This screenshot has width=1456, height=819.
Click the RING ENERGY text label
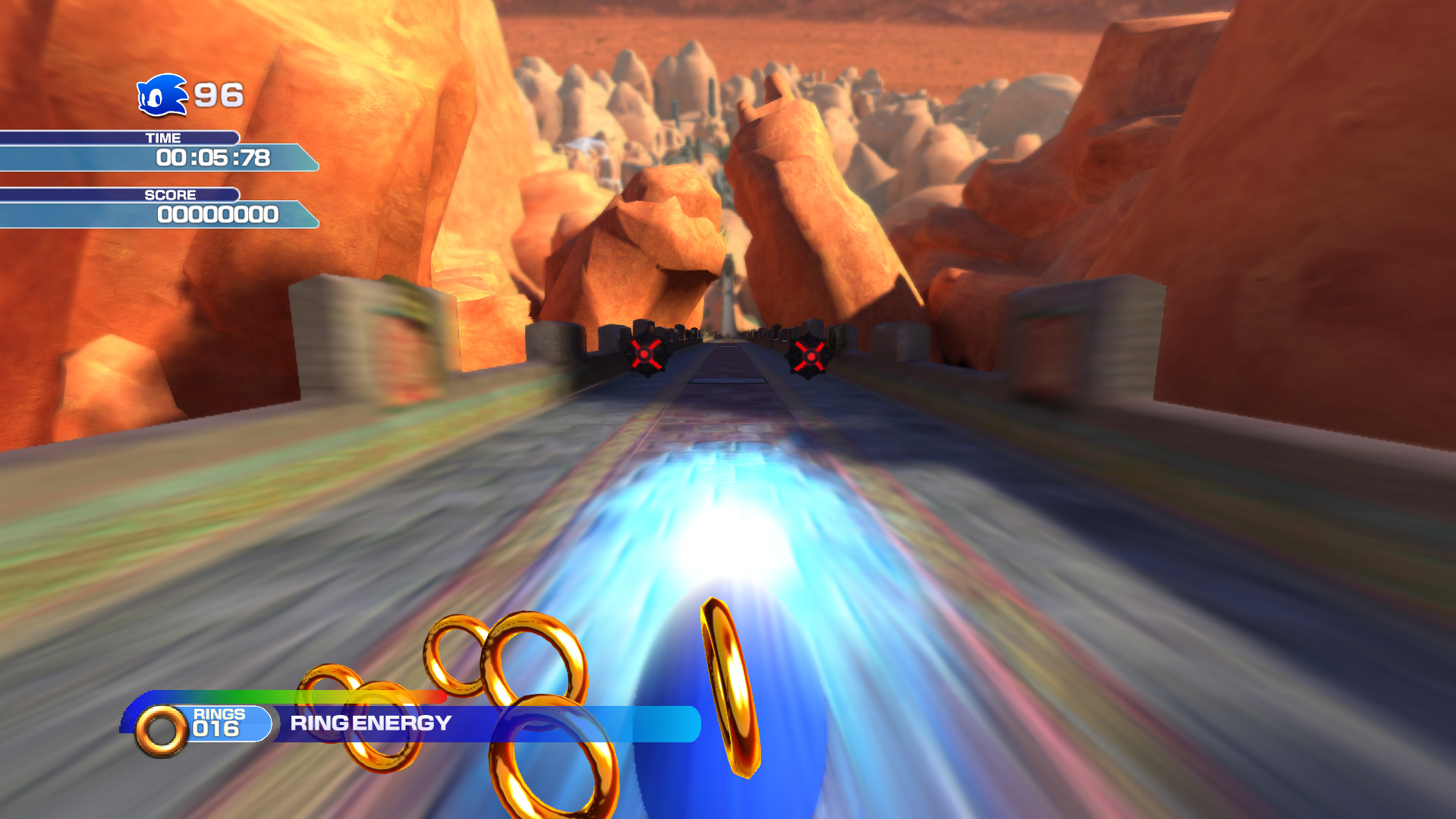pos(370,723)
